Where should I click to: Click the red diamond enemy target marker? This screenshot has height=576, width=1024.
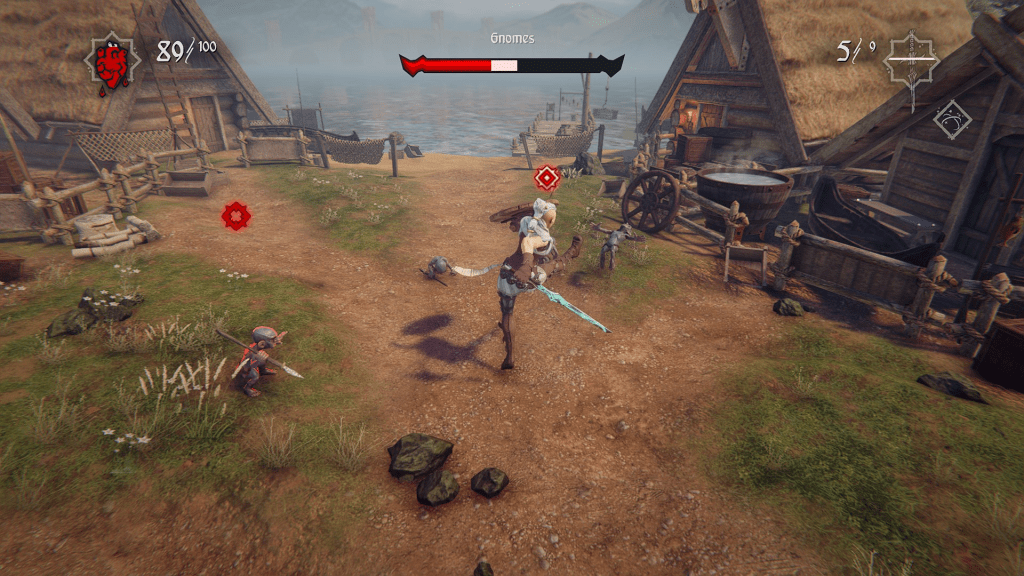click(547, 178)
